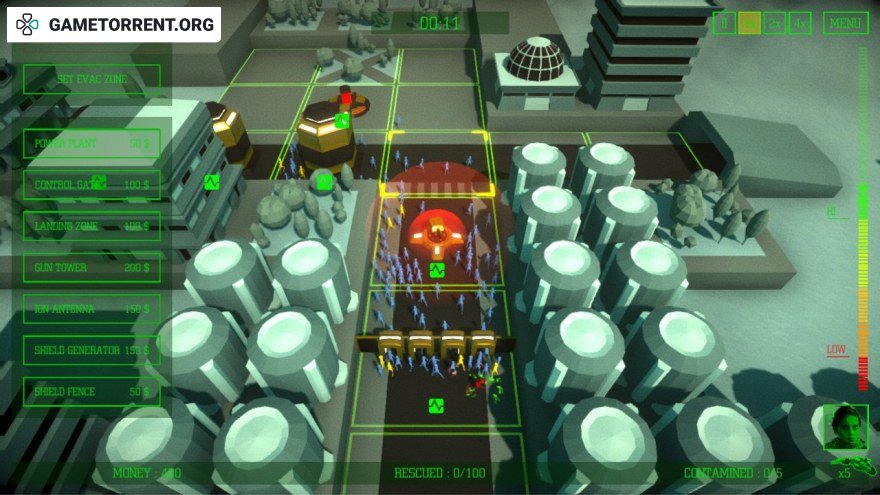Open the GAMETORRENT.ORG watermark link

(113, 25)
